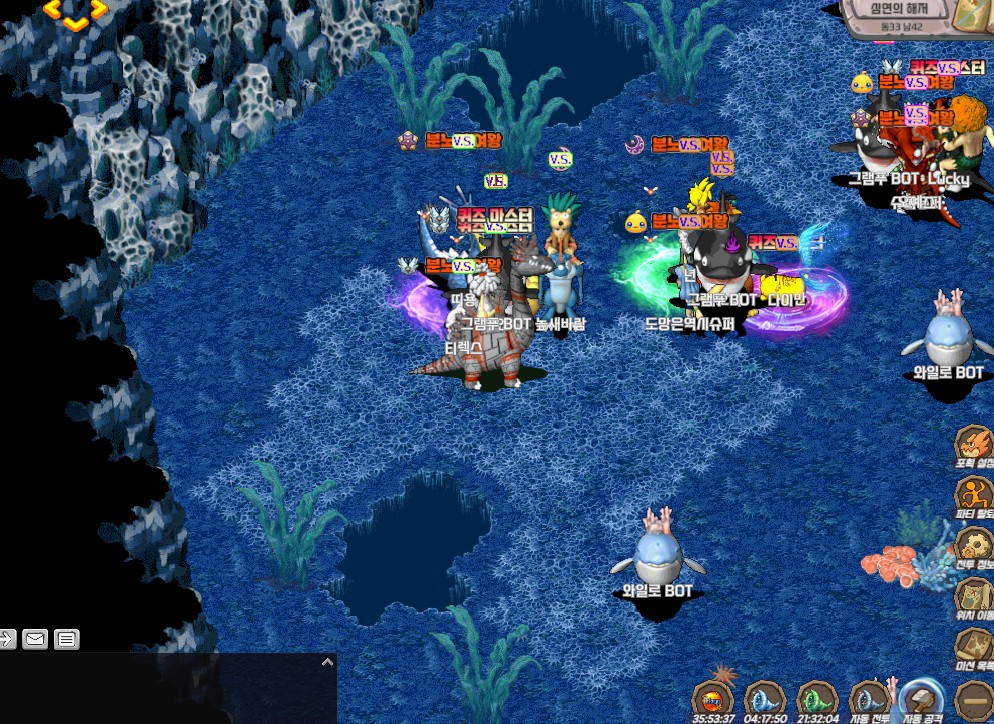994x724 pixels.
Task: Collapse the menu with the minus button
Action: click(x=974, y=699)
